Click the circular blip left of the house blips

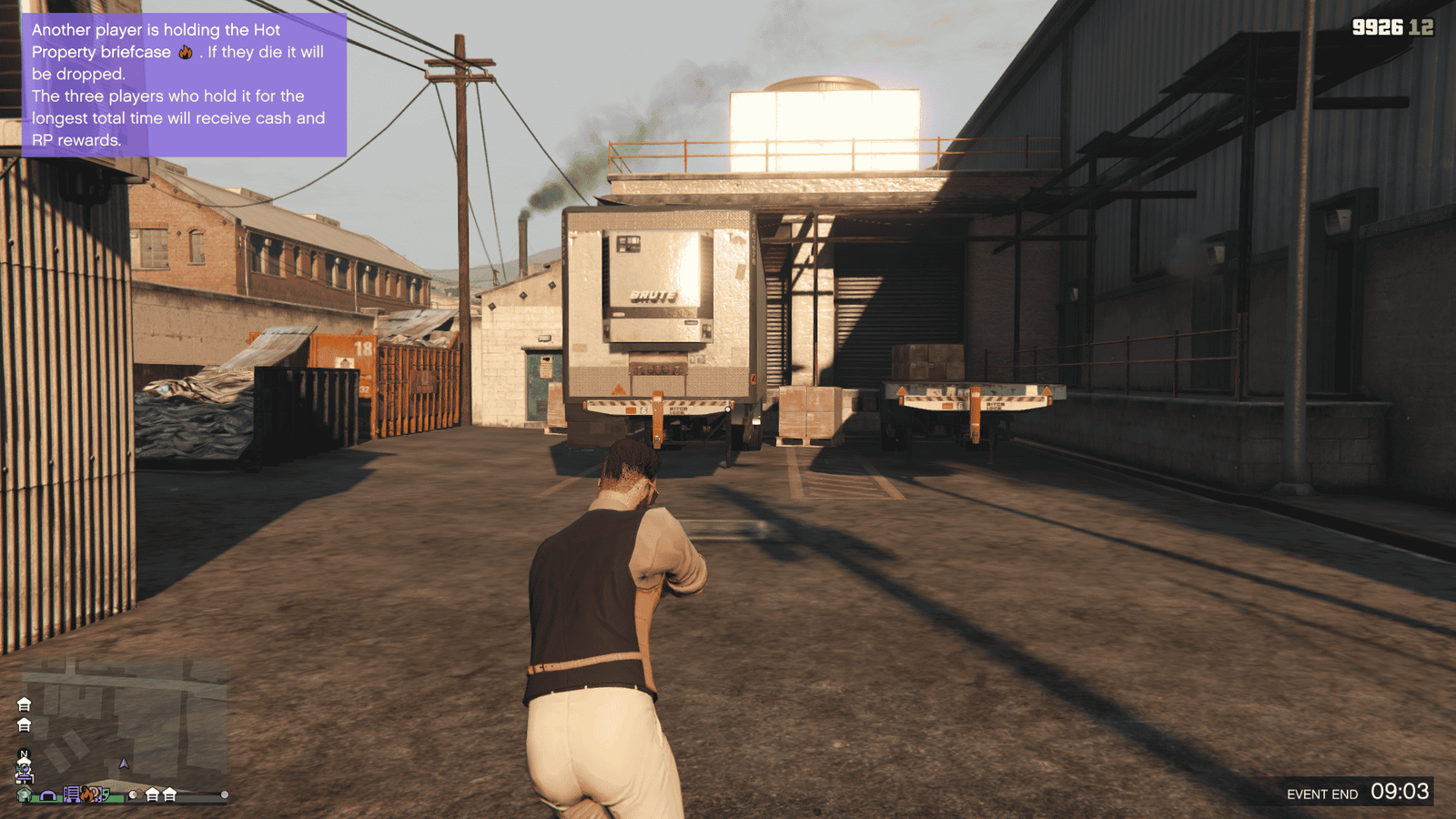coord(134,794)
